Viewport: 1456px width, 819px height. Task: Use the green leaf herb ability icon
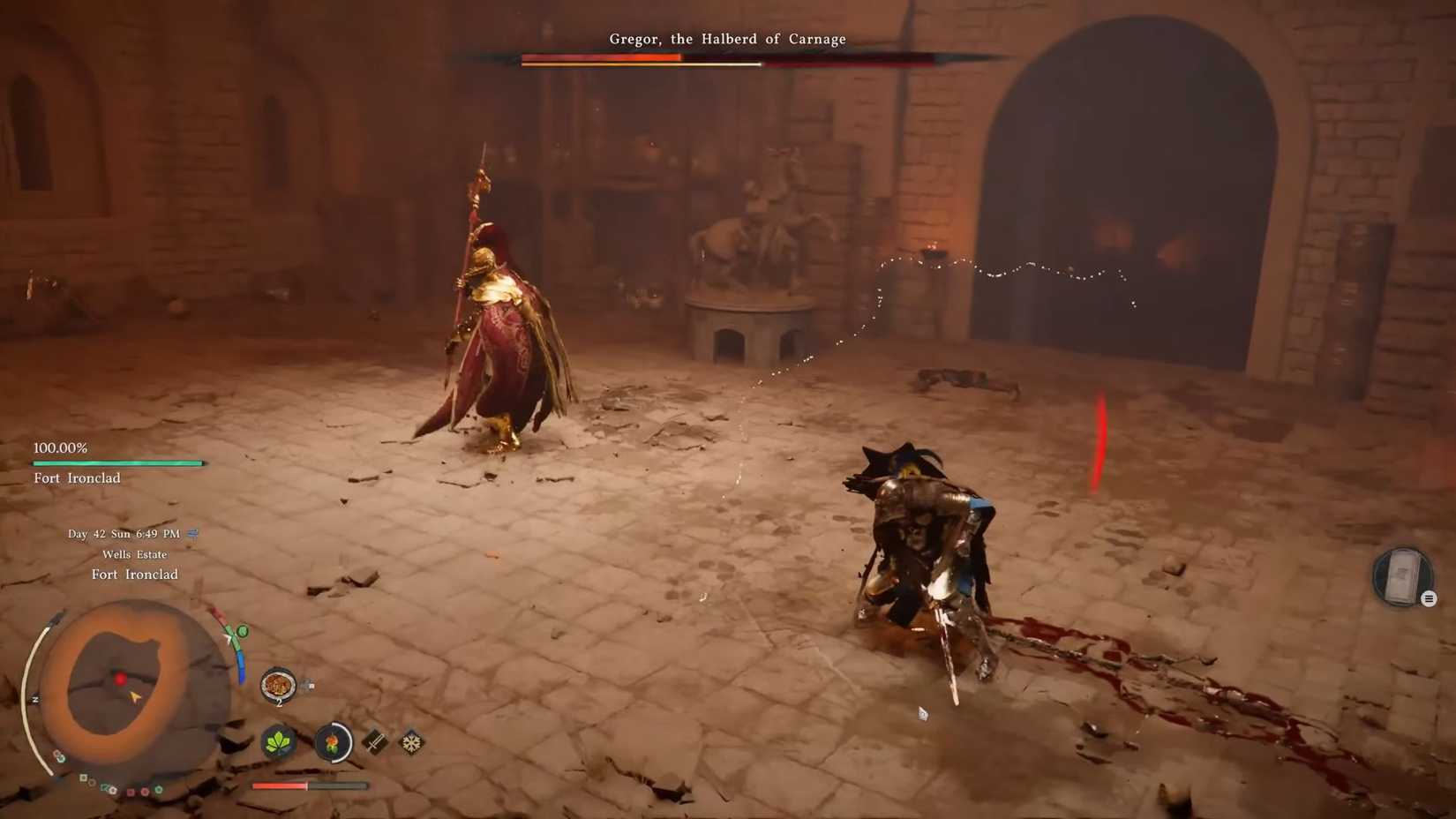(x=280, y=743)
